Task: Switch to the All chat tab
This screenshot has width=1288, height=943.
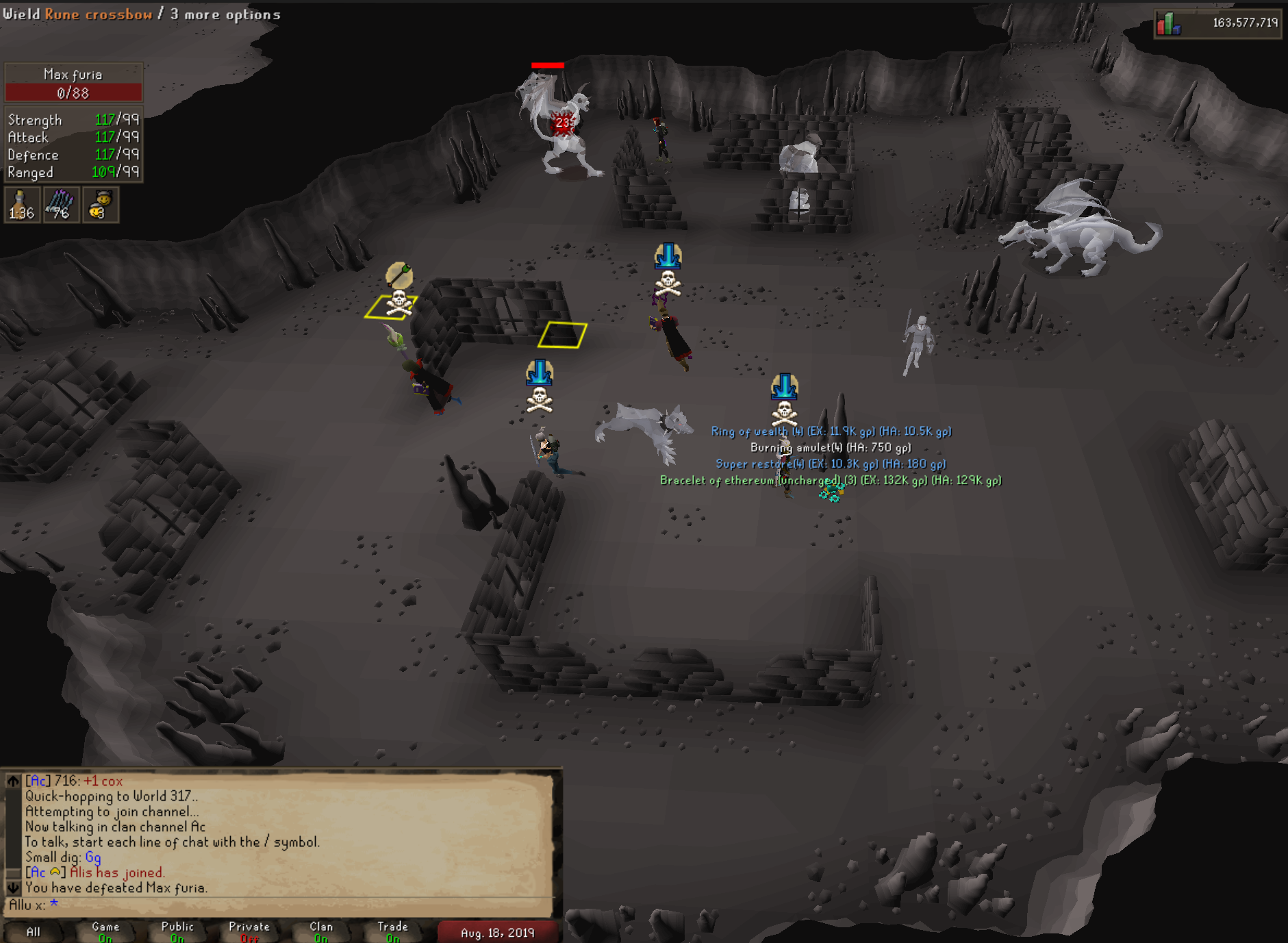Action: point(33,932)
